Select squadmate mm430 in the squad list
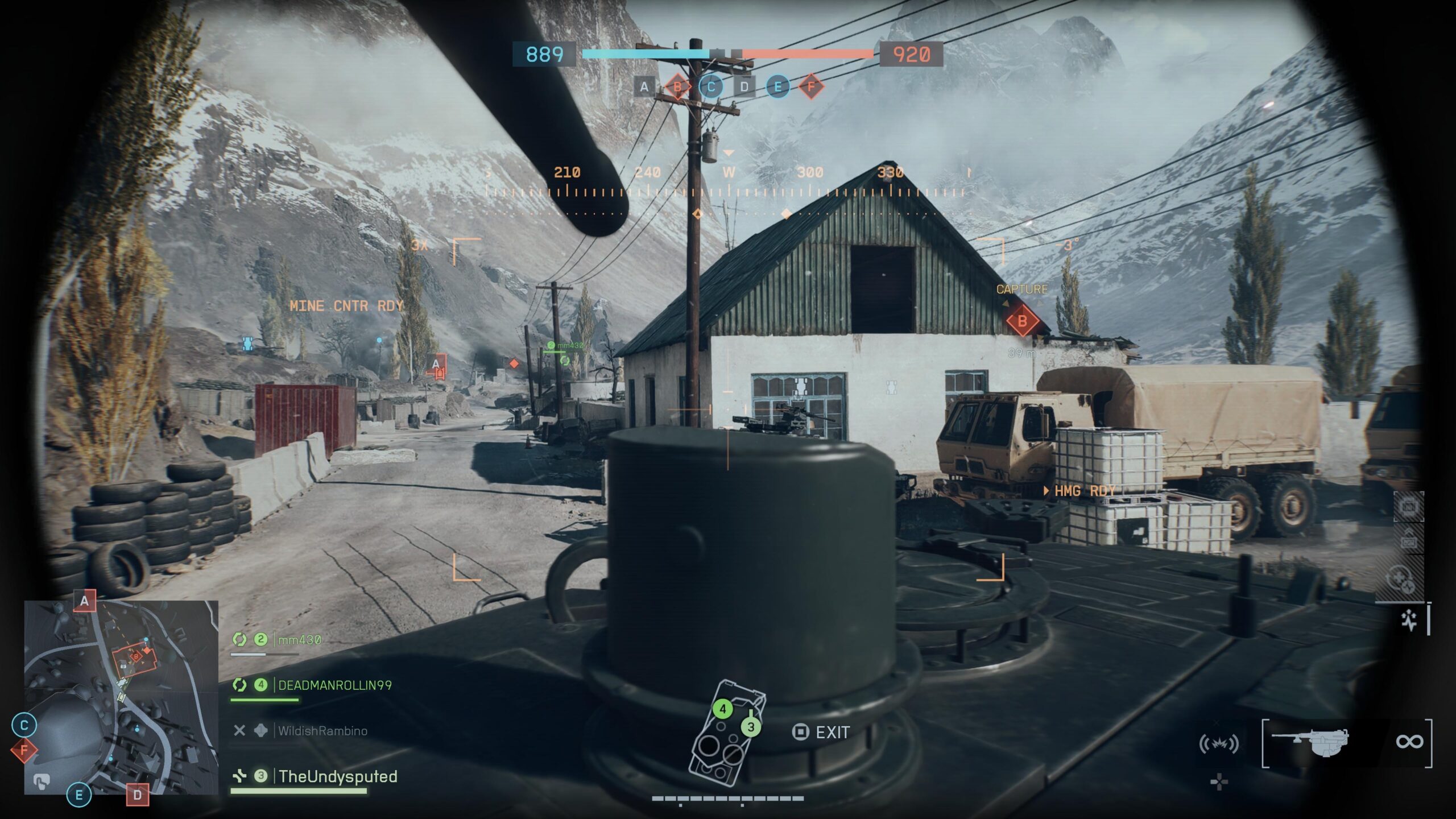The width and height of the screenshot is (1456, 819). pyautogui.click(x=299, y=640)
